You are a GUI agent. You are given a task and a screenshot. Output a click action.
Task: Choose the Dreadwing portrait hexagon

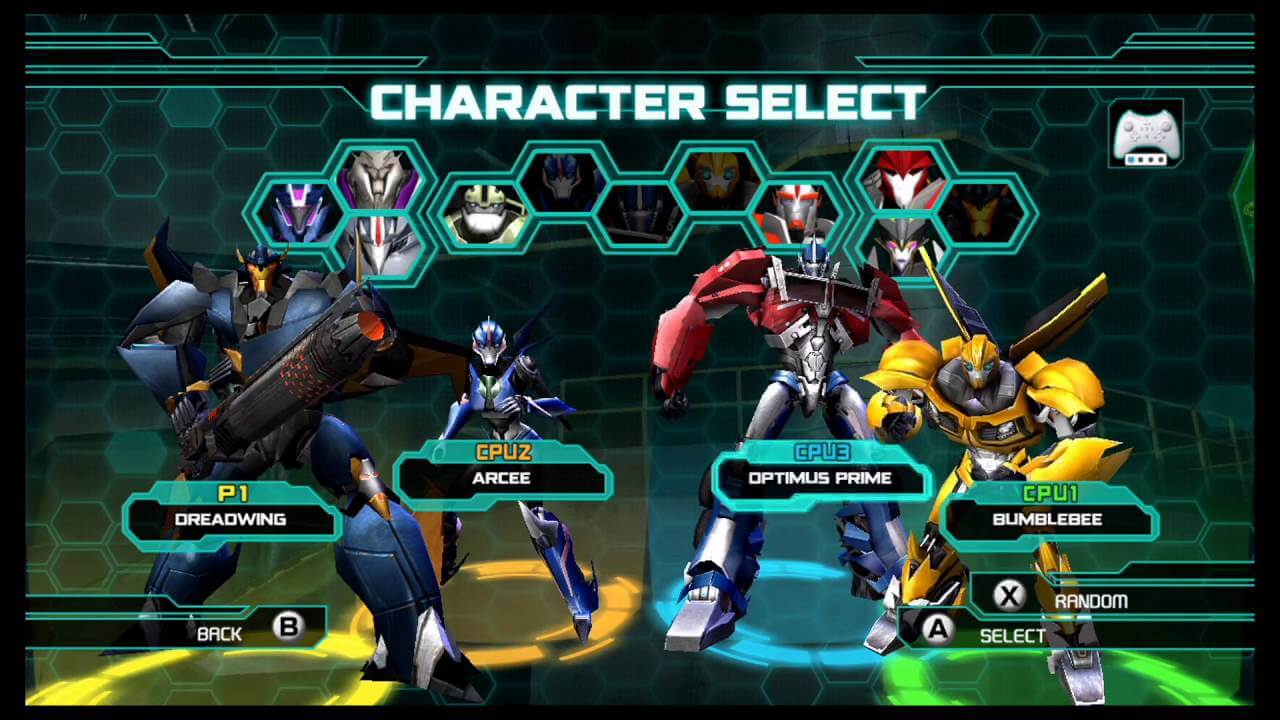(983, 213)
